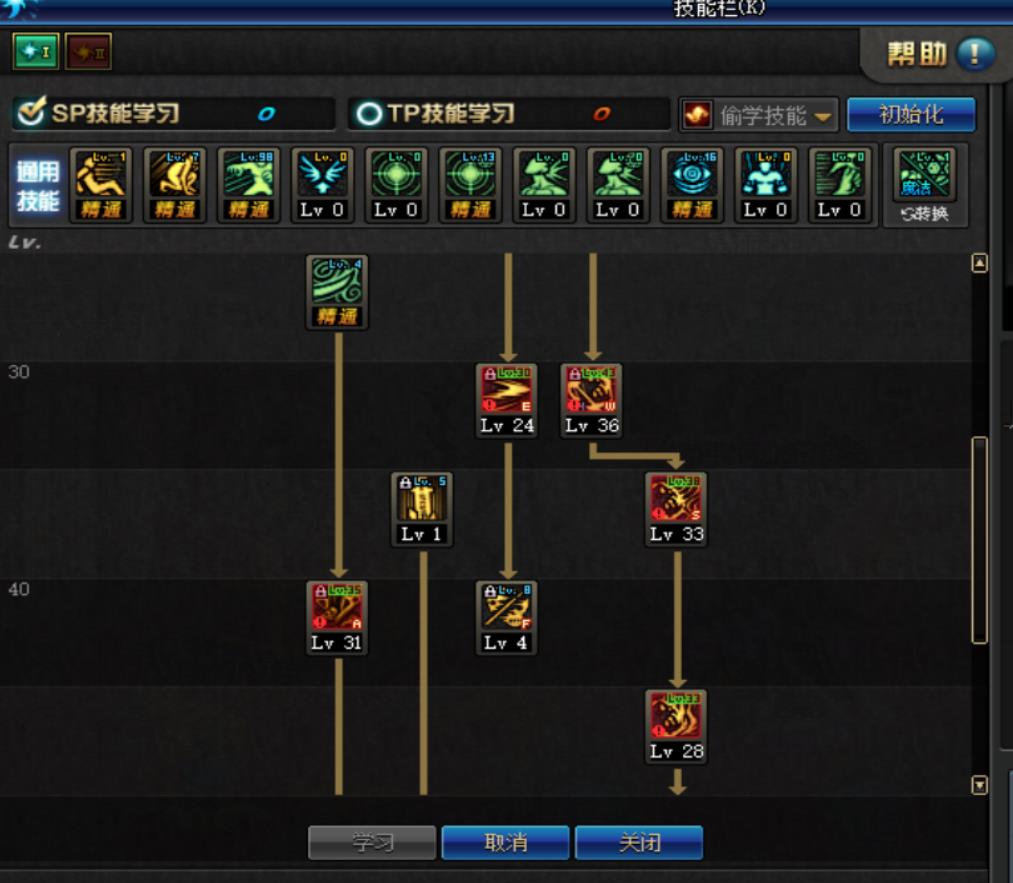Select the Lv 28 skill icon
Screen dimensions: 1013x883
(x=677, y=716)
